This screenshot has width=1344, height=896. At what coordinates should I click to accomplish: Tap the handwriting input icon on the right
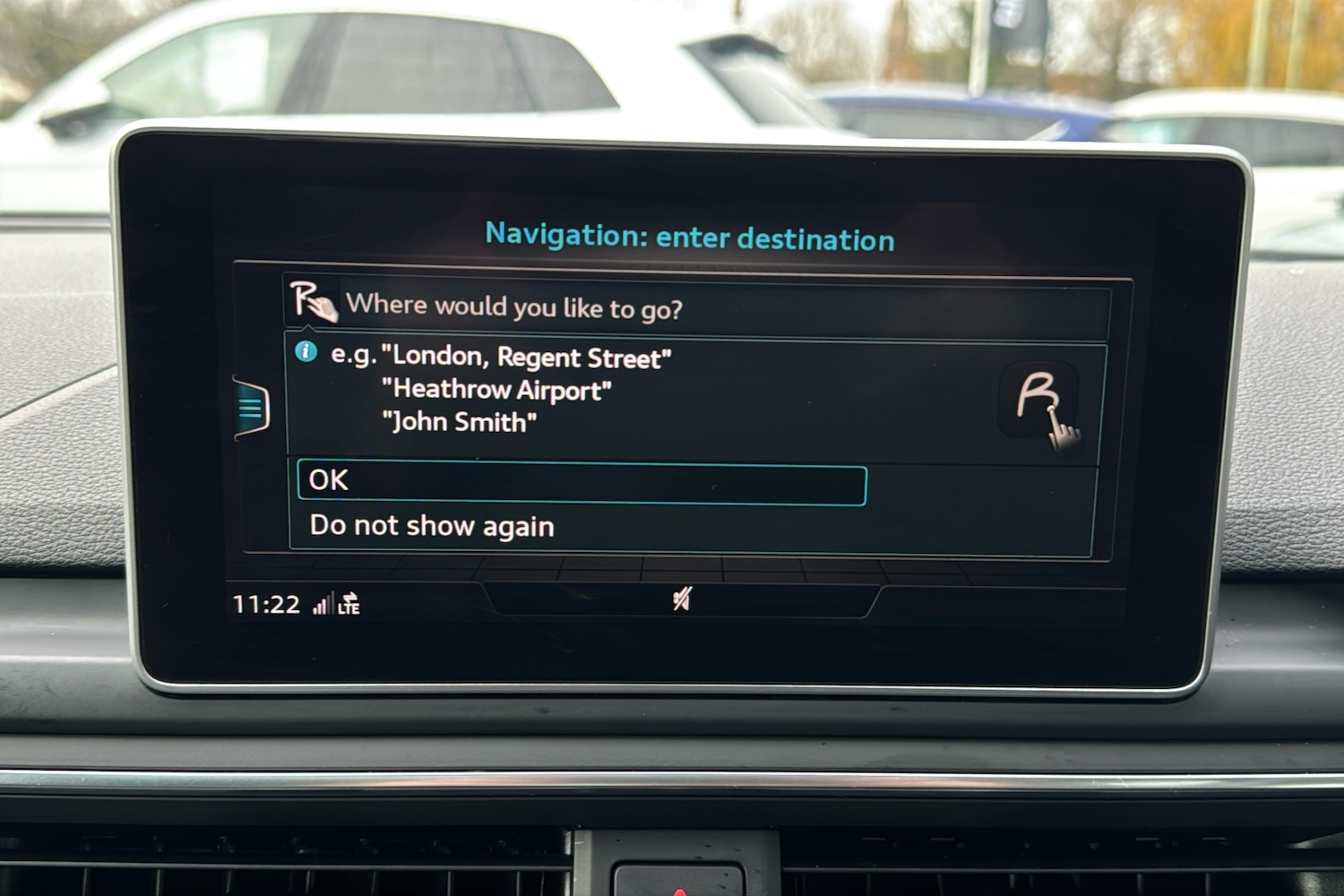pos(1041,403)
